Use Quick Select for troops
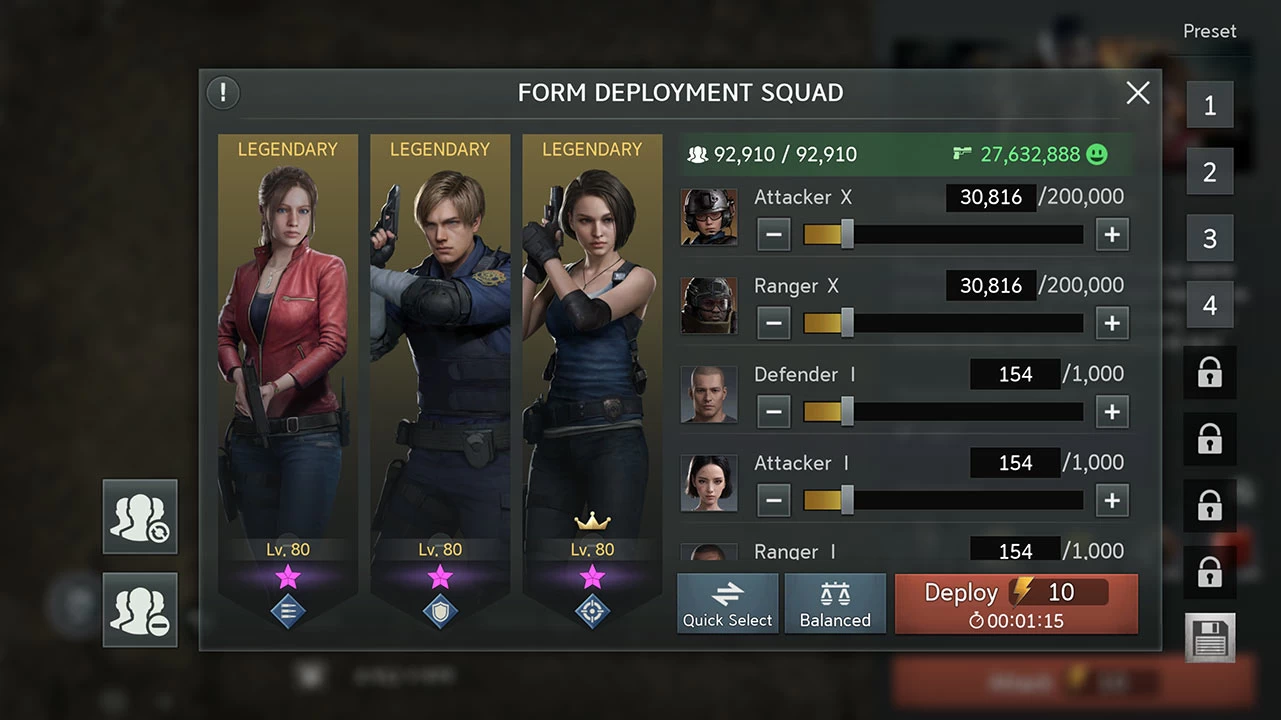 coord(727,604)
